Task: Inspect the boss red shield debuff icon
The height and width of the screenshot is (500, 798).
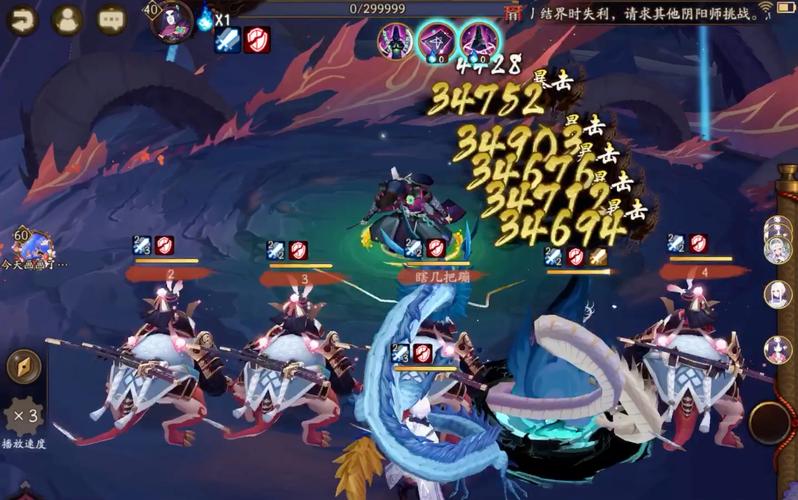Action: pyautogui.click(x=256, y=41)
